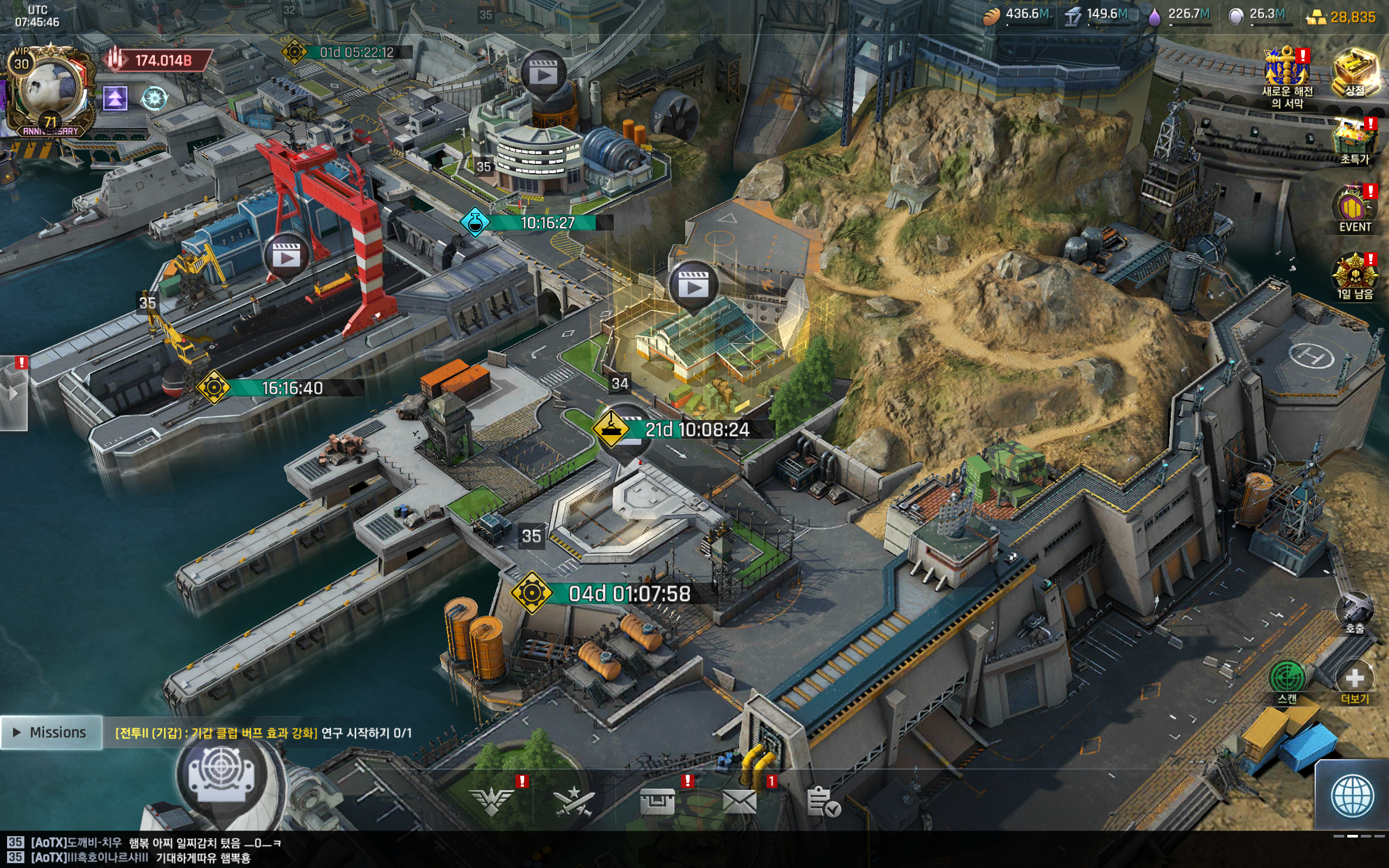Open the mail envelope icon
This screenshot has width=1389, height=868.
[740, 801]
